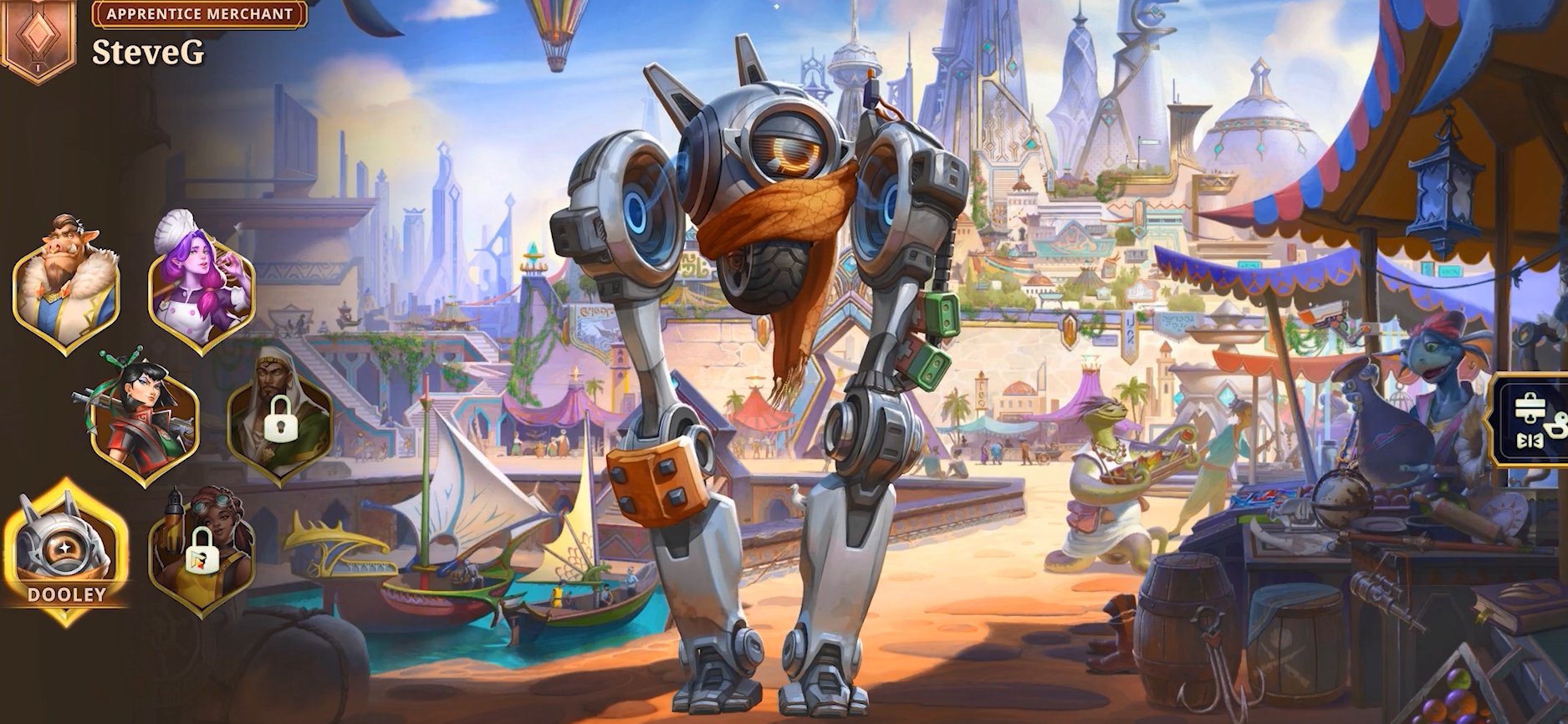Open the bronze rank emblem top-left
The height and width of the screenshot is (724, 1568).
tap(38, 38)
